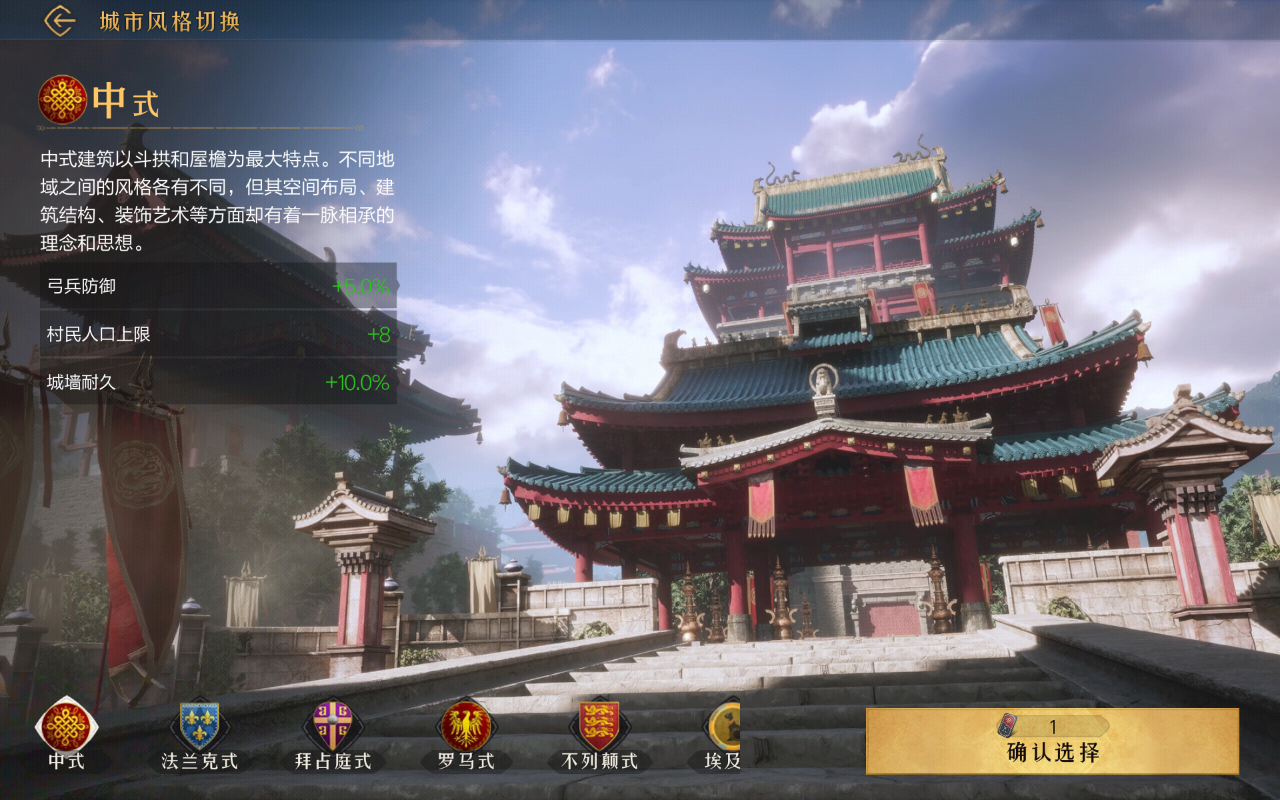Choose the 法兰克式 city style
1280x800 pixels.
point(199,726)
